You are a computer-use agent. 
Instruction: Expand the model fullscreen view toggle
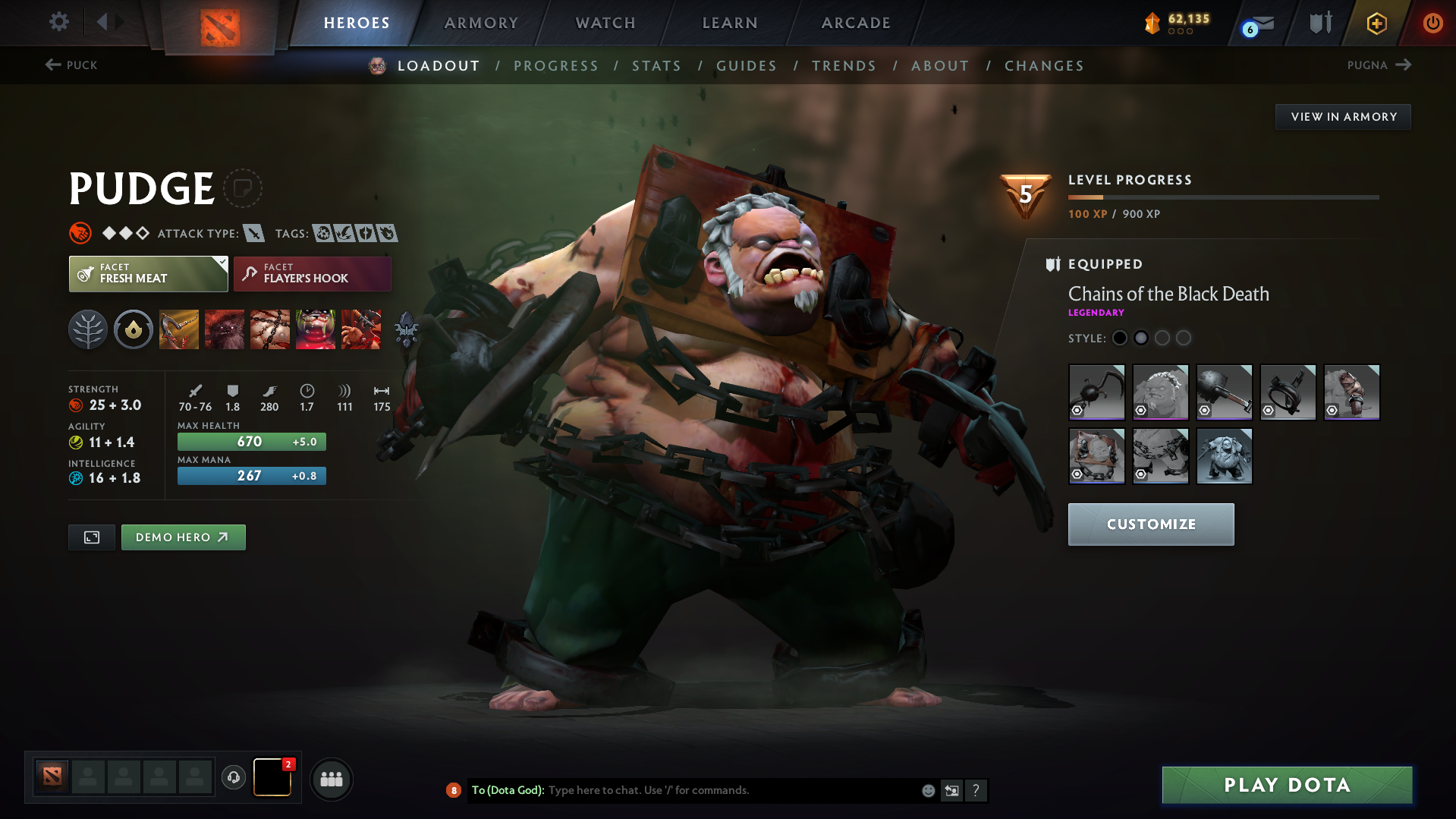click(x=91, y=537)
